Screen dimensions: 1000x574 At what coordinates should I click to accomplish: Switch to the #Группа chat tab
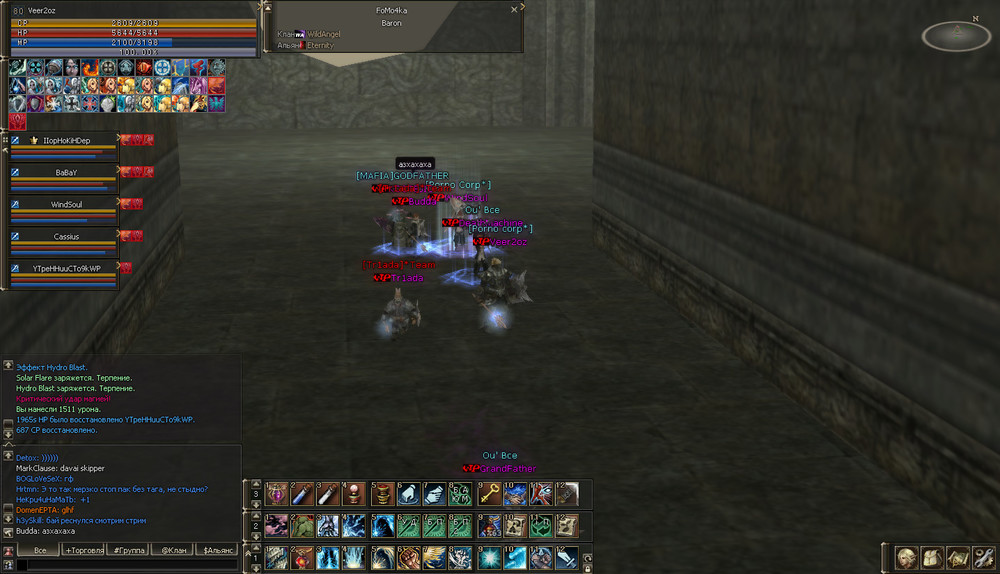129,550
